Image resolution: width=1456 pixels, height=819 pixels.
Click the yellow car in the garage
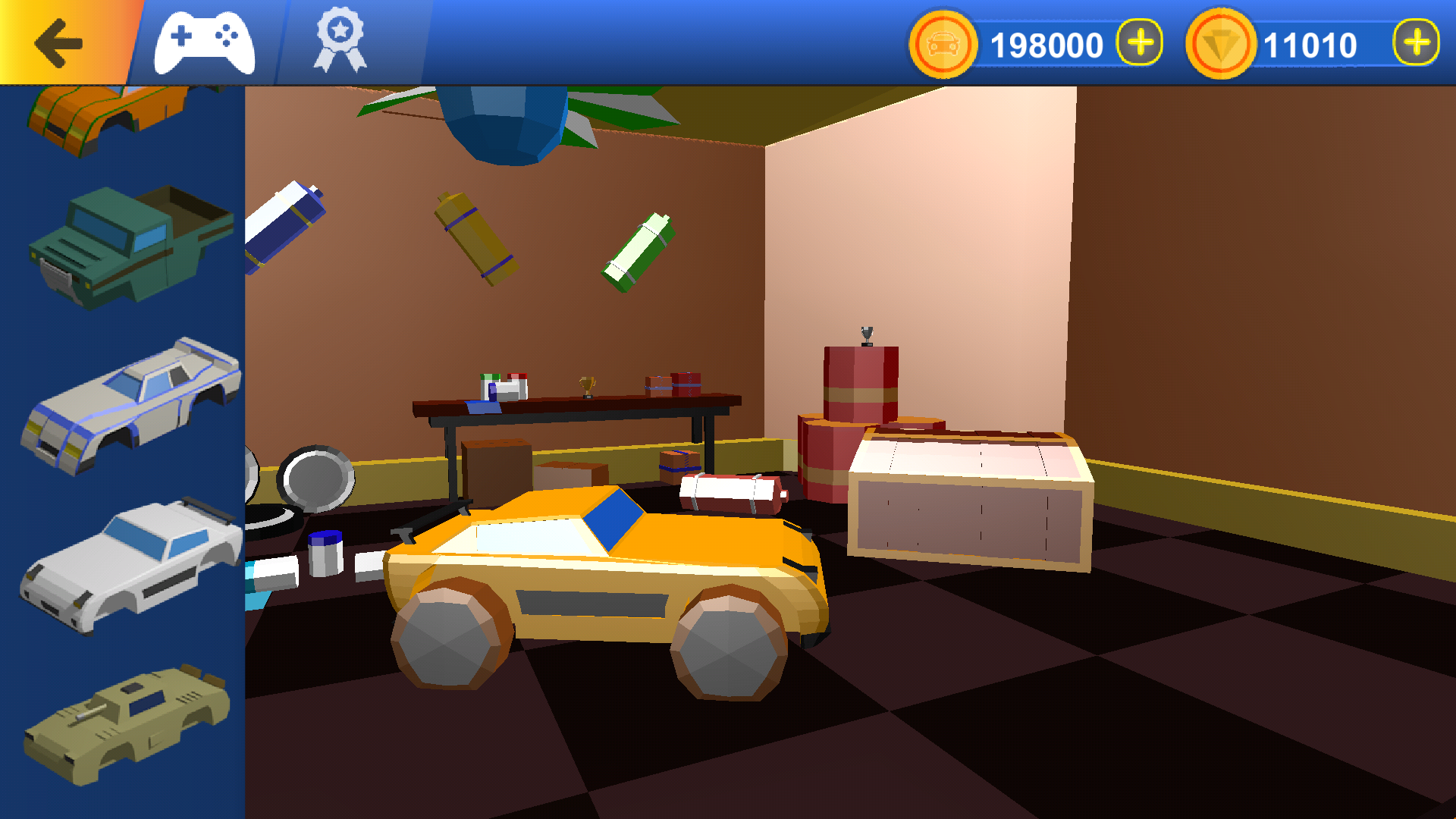[x=607, y=591]
